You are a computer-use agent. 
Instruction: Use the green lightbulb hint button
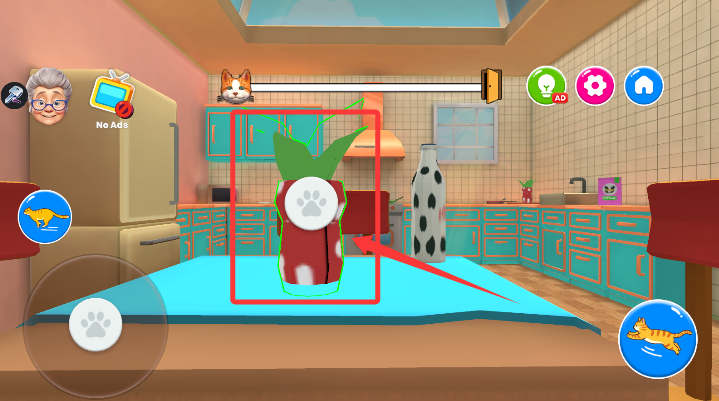pos(546,86)
